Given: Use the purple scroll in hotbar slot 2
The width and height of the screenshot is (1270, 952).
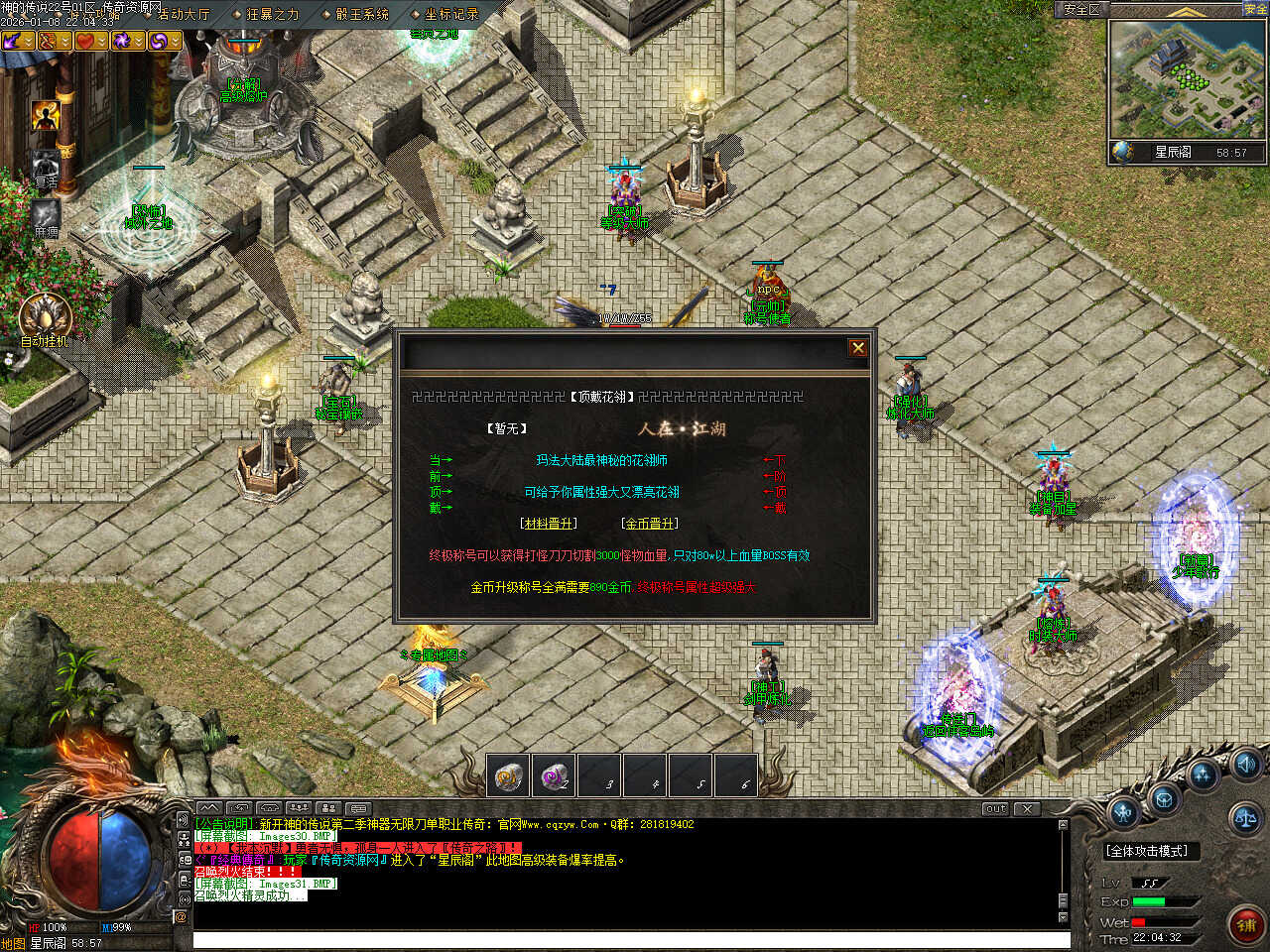Looking at the screenshot, I should tap(554, 775).
